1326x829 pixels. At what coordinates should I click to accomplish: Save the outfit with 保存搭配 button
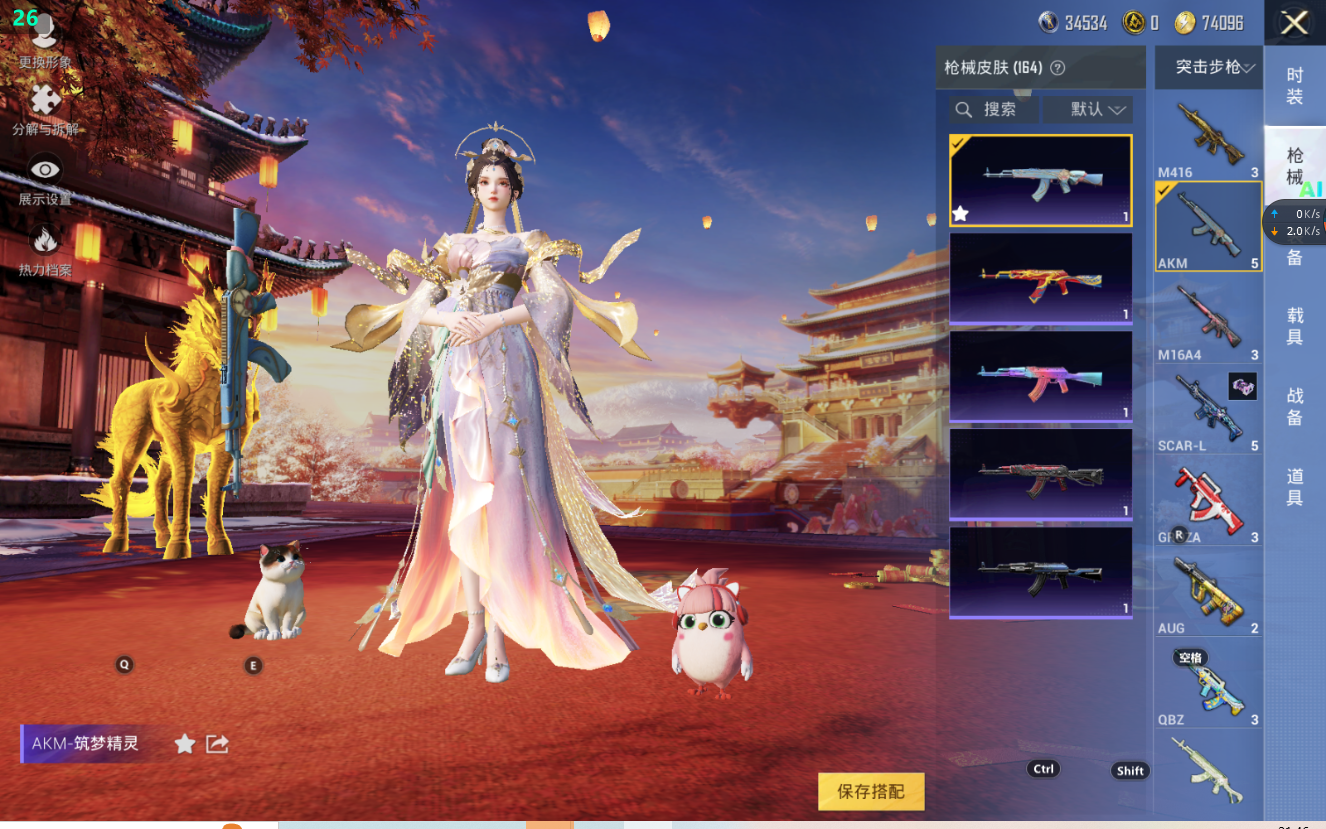pos(871,791)
